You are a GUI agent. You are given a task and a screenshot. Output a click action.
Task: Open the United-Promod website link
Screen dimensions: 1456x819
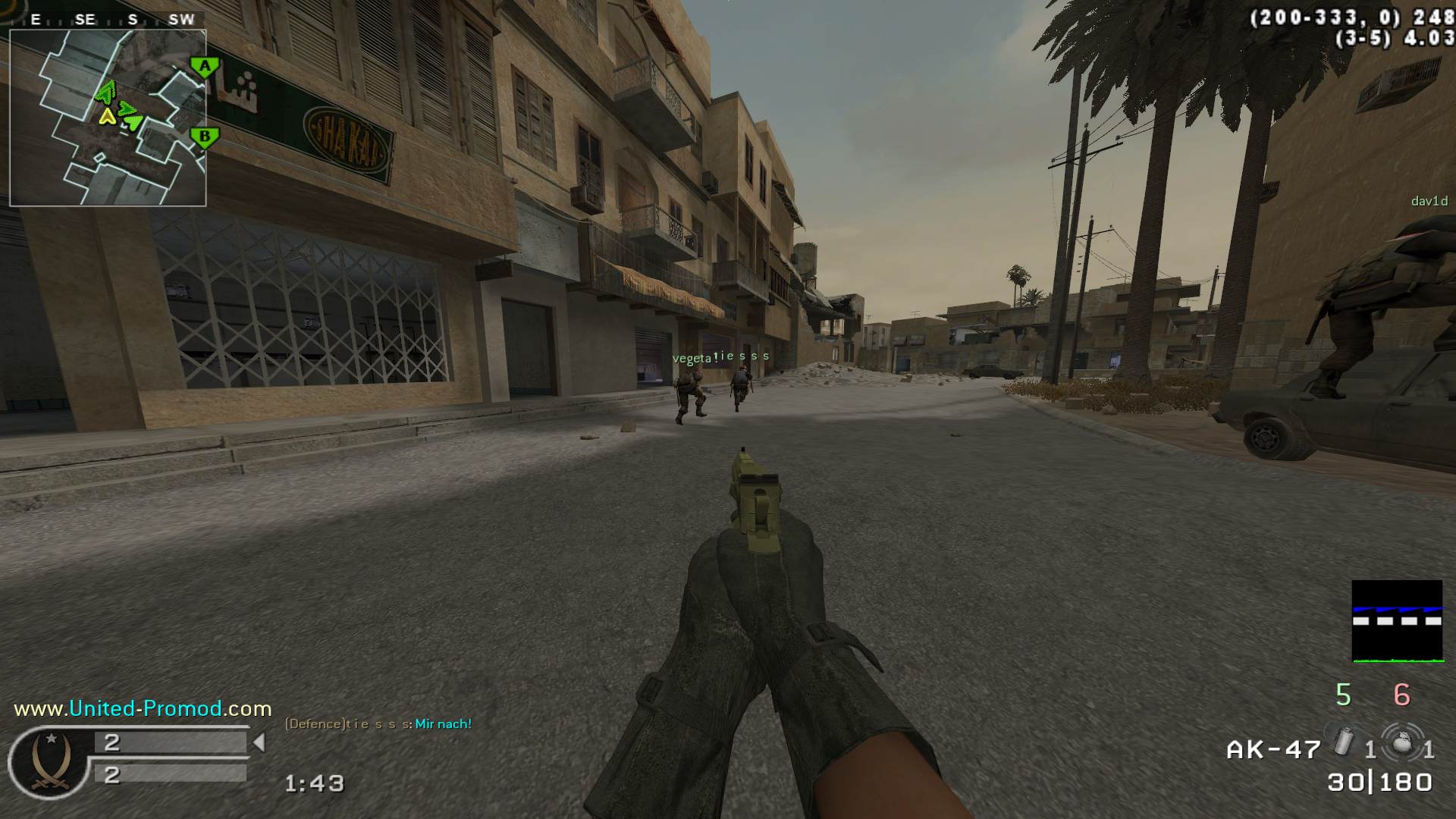point(143,709)
